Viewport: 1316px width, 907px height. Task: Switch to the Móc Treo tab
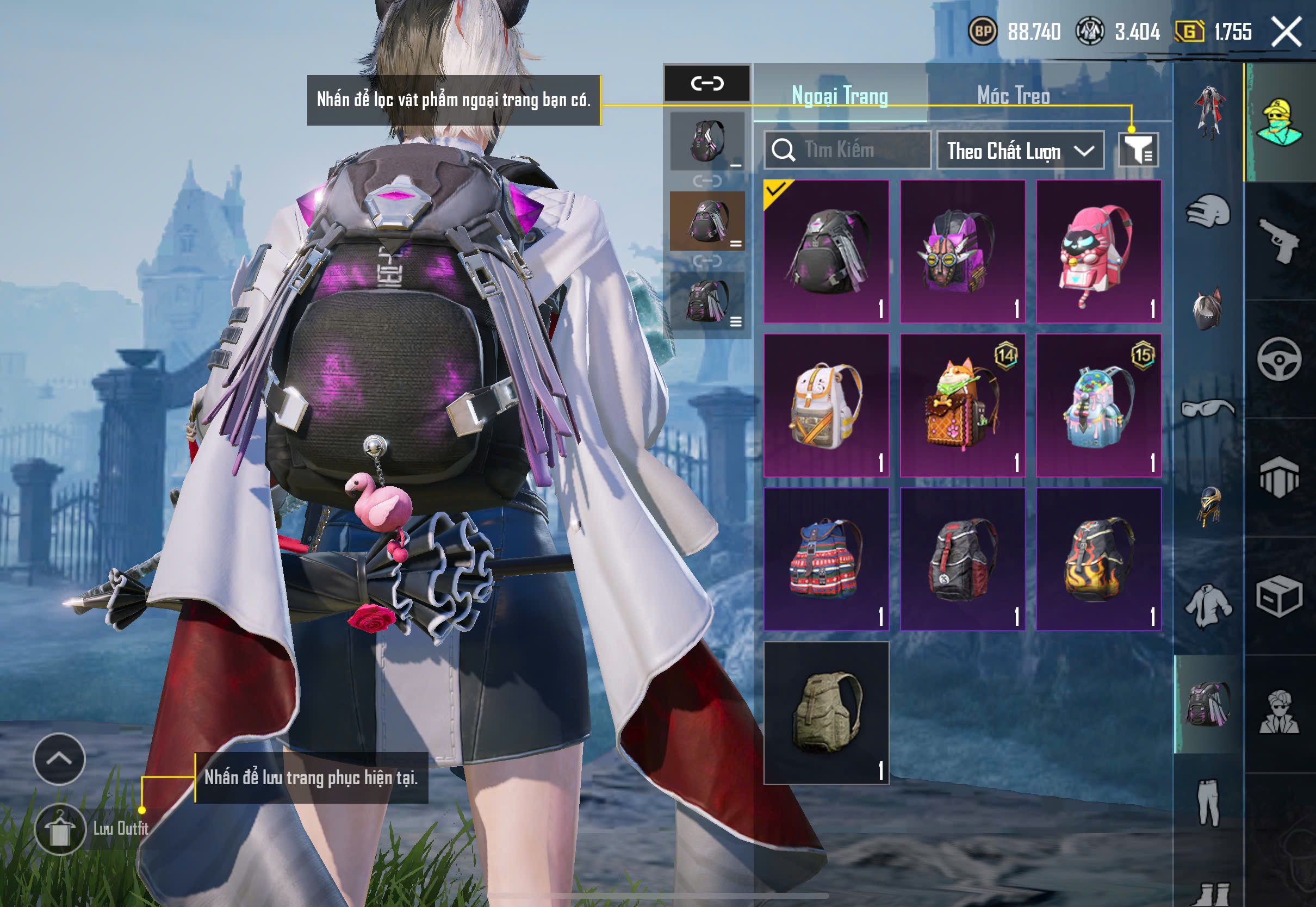click(x=1013, y=96)
